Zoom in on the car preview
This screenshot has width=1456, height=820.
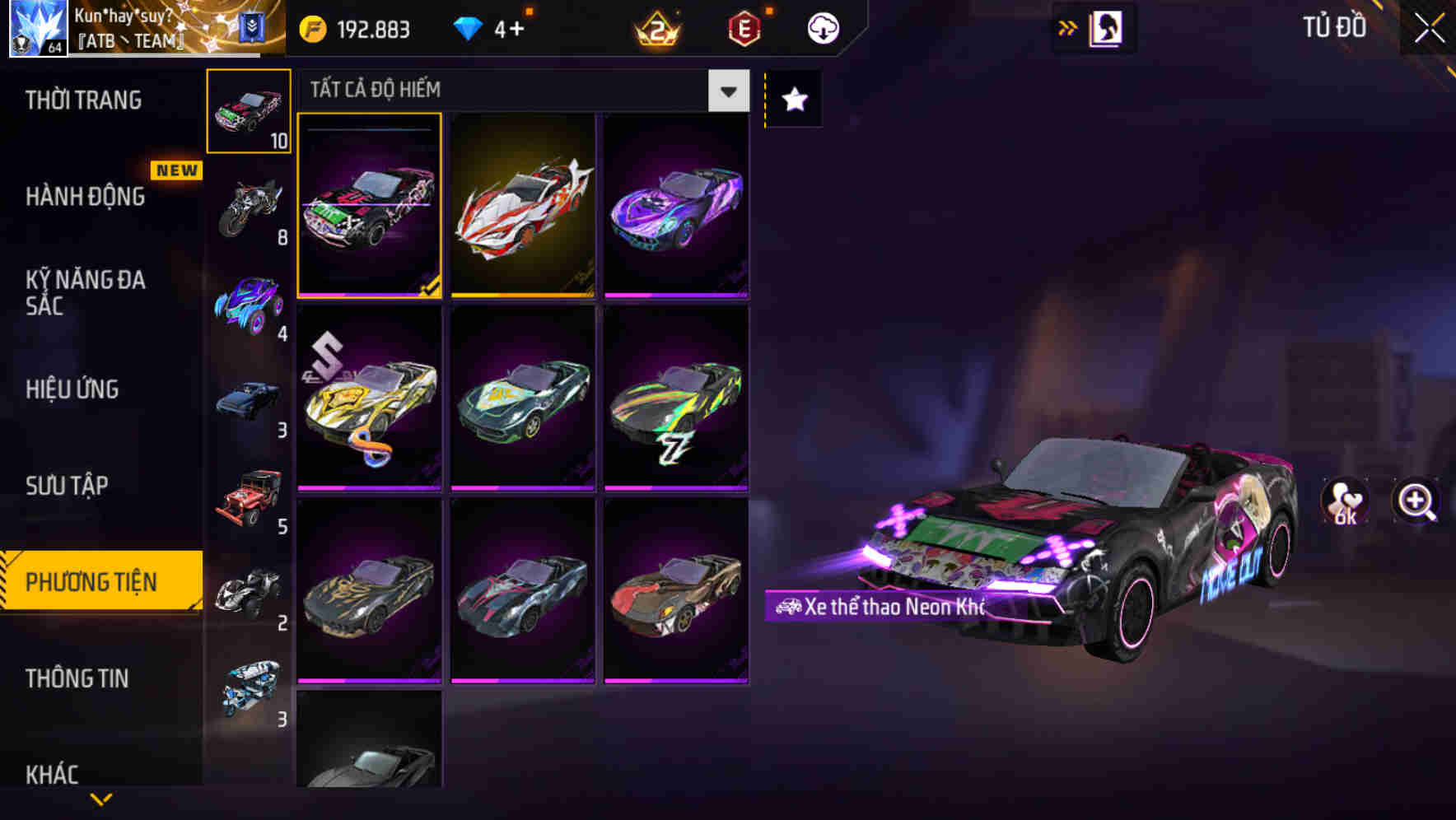1416,501
